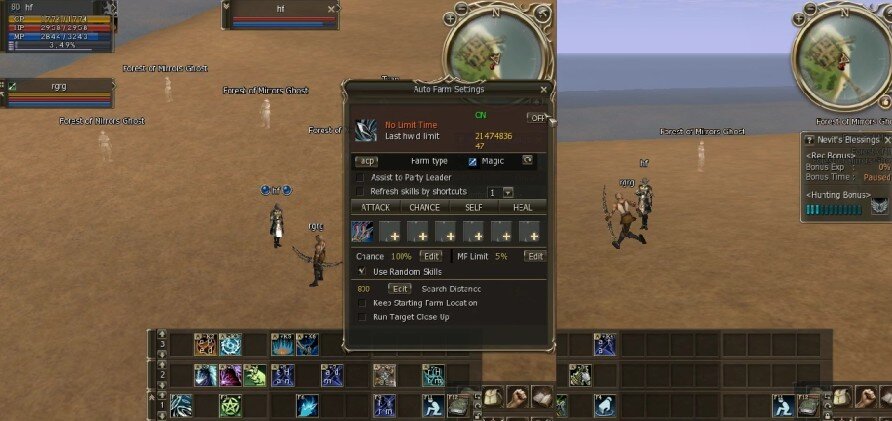Cycle the farm type from Magic
Screen dimensions: 892x421
click(527, 160)
